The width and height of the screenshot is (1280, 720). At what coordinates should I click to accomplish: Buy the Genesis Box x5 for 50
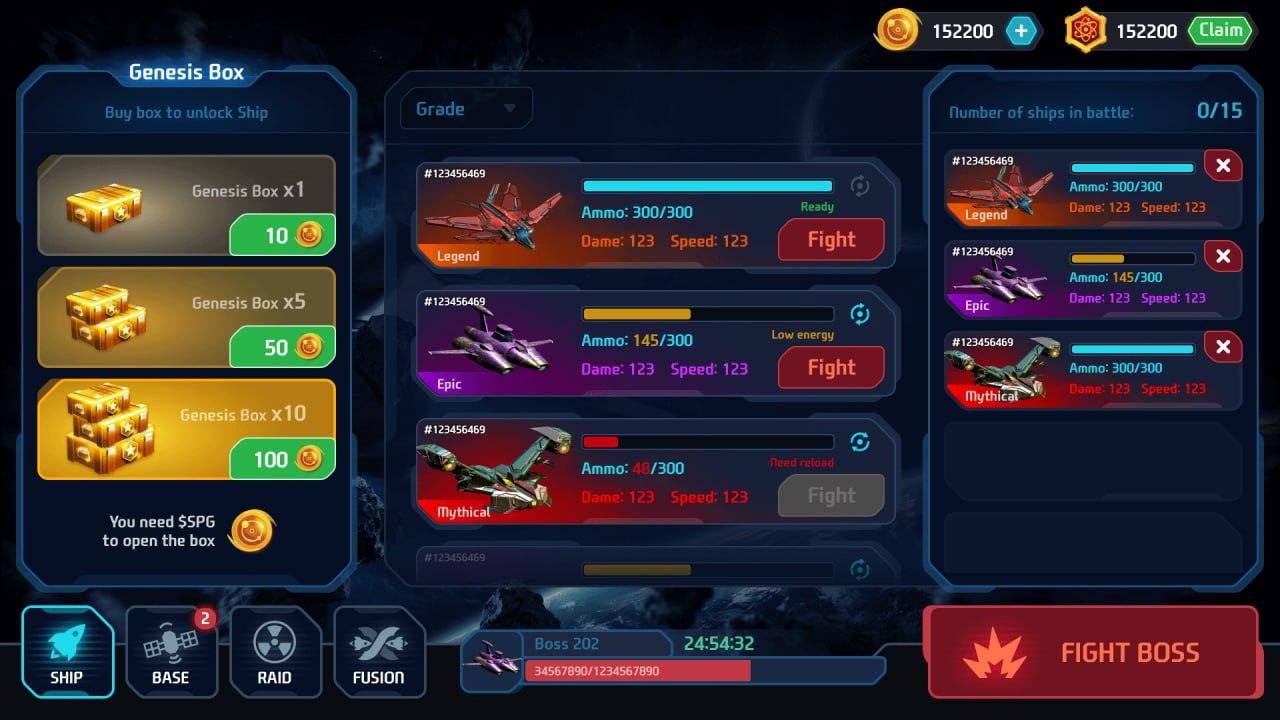tap(282, 348)
